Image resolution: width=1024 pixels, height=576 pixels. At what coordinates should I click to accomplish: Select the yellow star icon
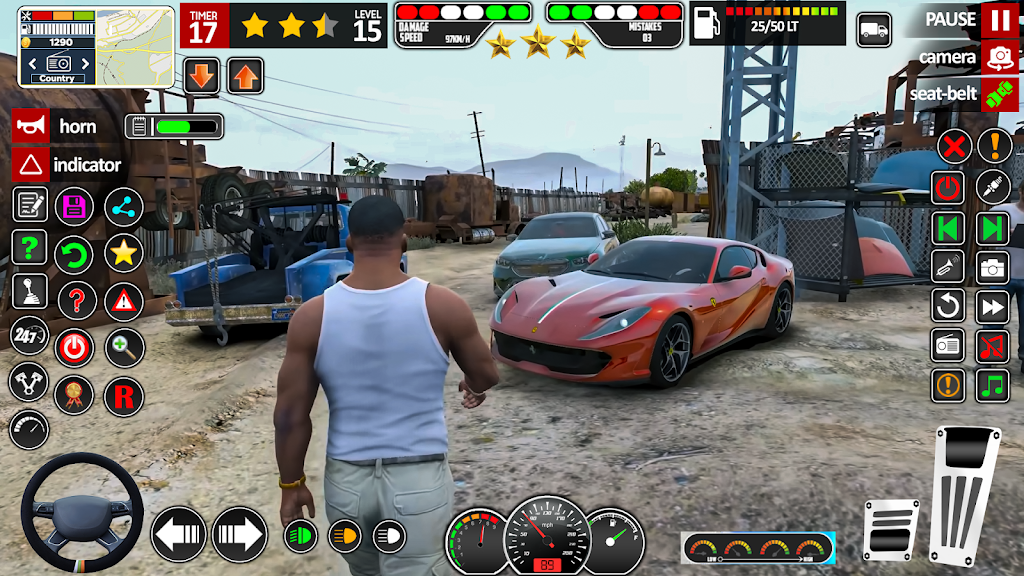pyautogui.click(x=124, y=253)
